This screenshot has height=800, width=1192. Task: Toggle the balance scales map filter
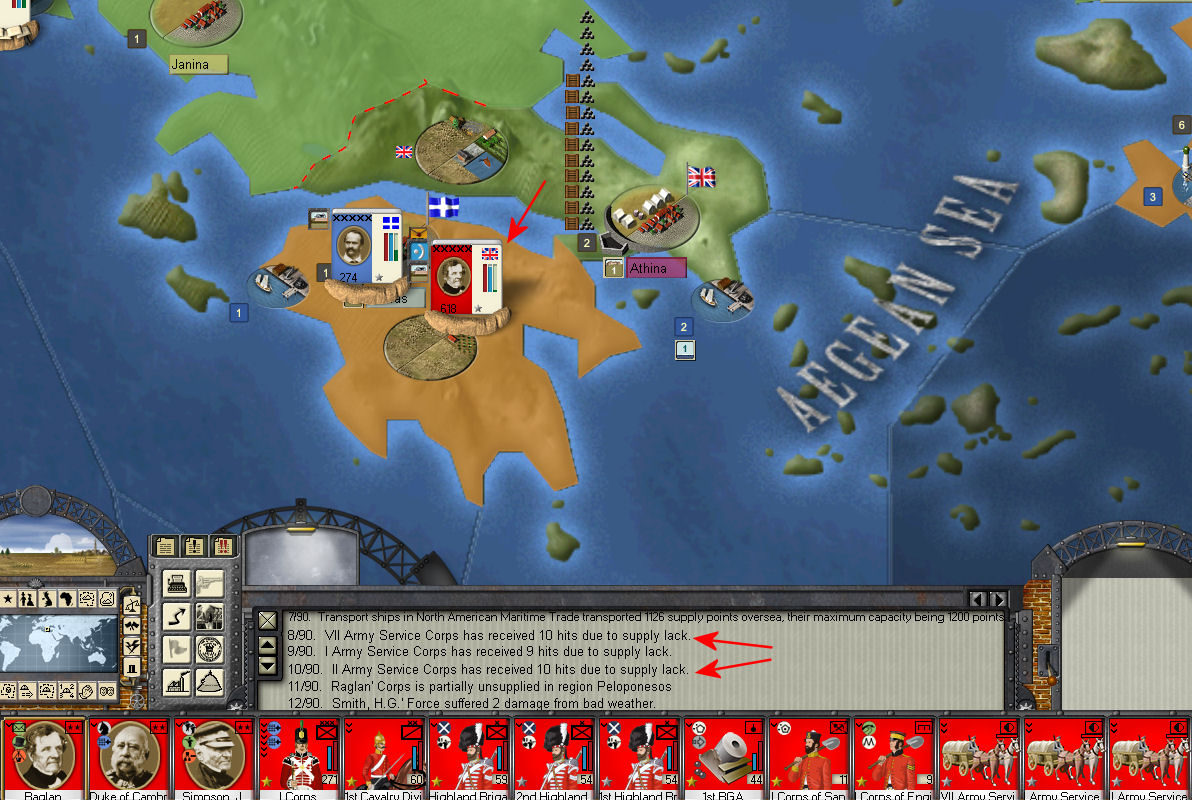pos(130,603)
